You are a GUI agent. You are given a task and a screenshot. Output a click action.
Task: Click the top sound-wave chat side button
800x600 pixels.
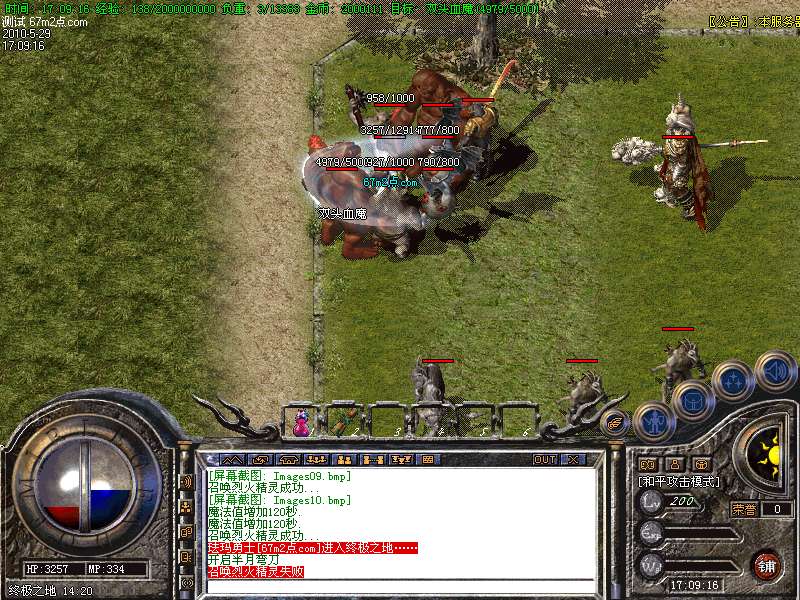click(x=186, y=482)
